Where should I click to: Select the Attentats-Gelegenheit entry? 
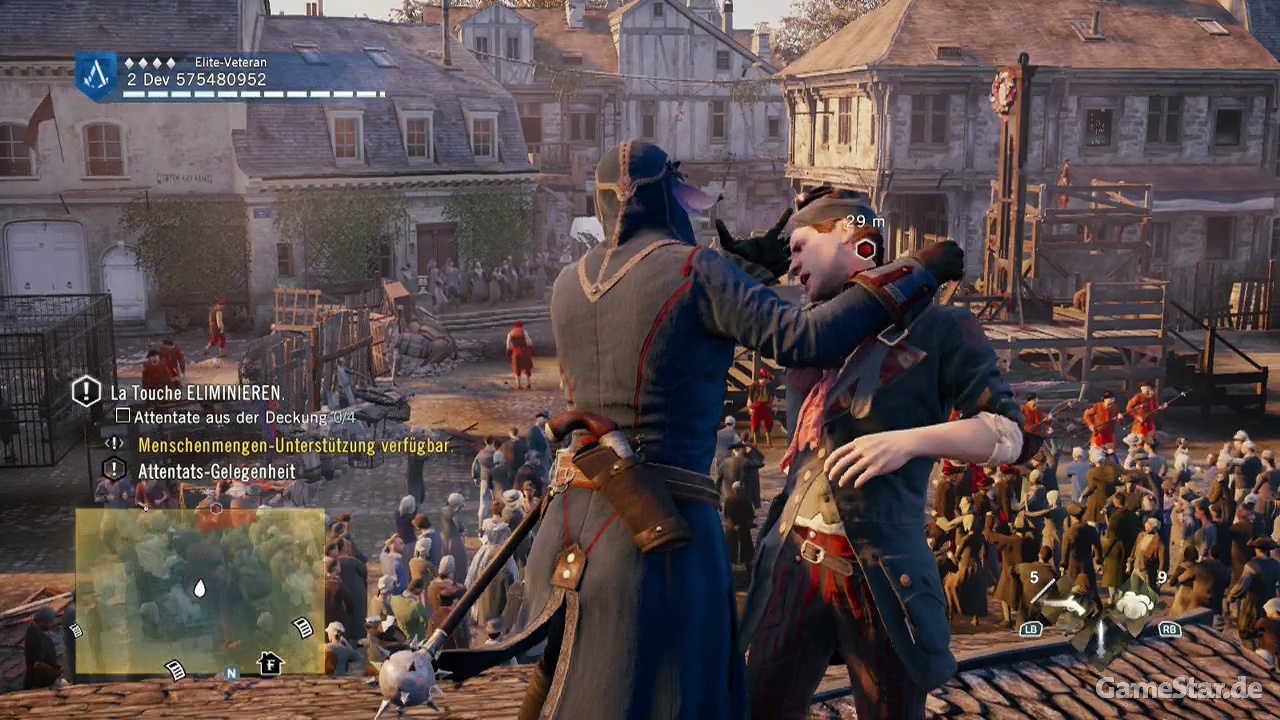216,470
